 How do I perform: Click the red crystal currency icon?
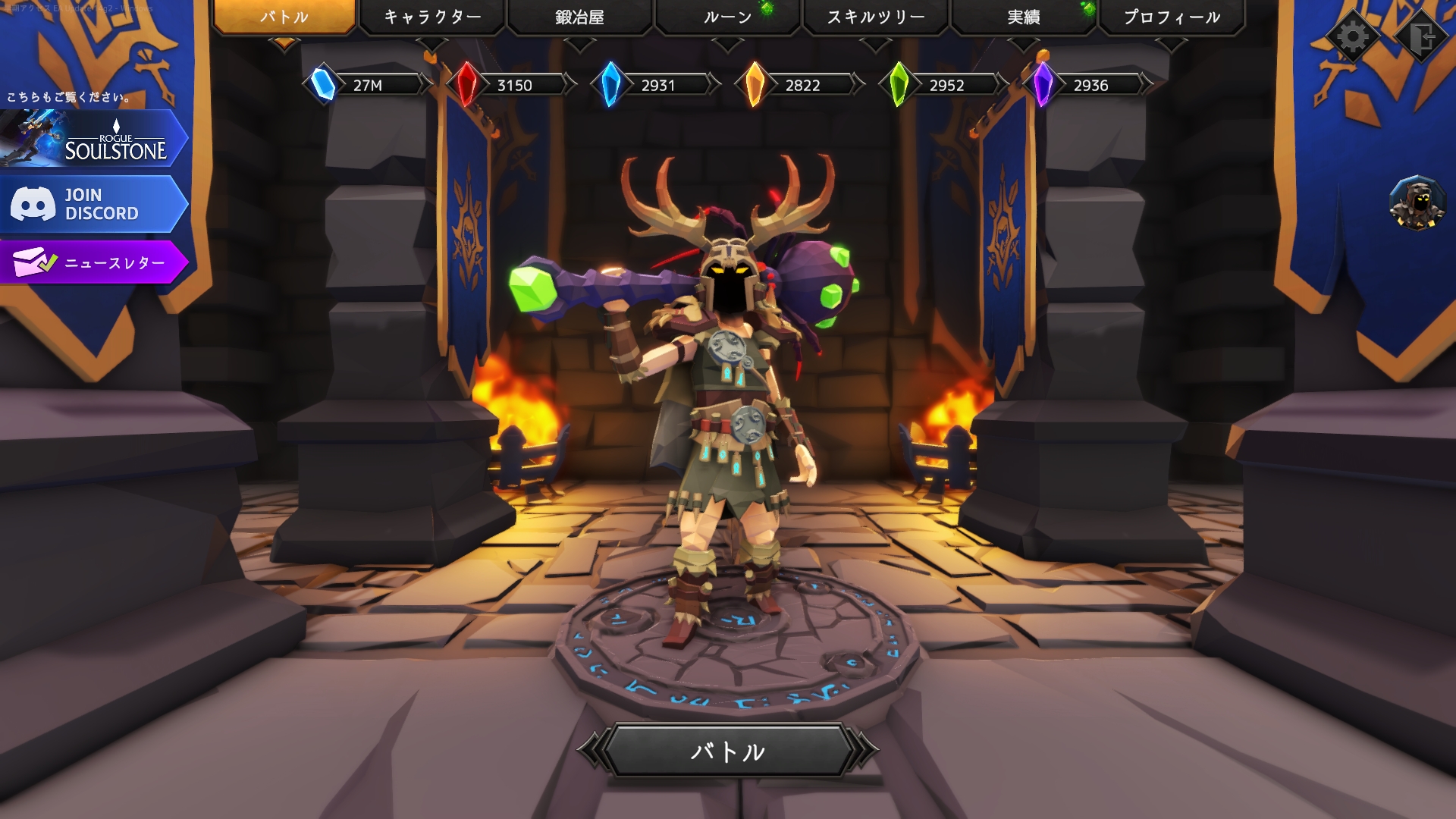[466, 85]
